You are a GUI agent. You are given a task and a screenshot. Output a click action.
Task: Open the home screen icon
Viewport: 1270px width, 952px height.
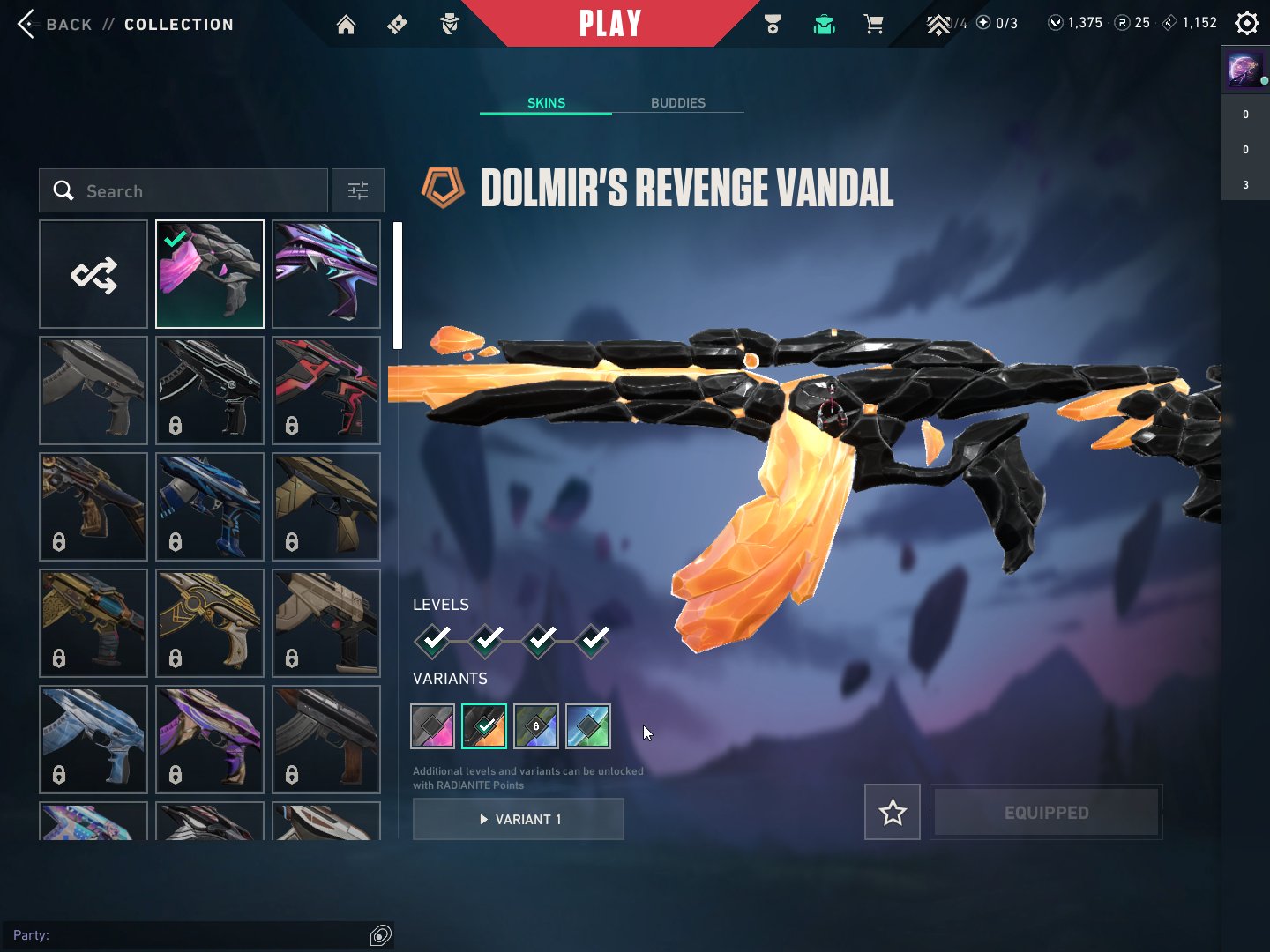click(346, 25)
